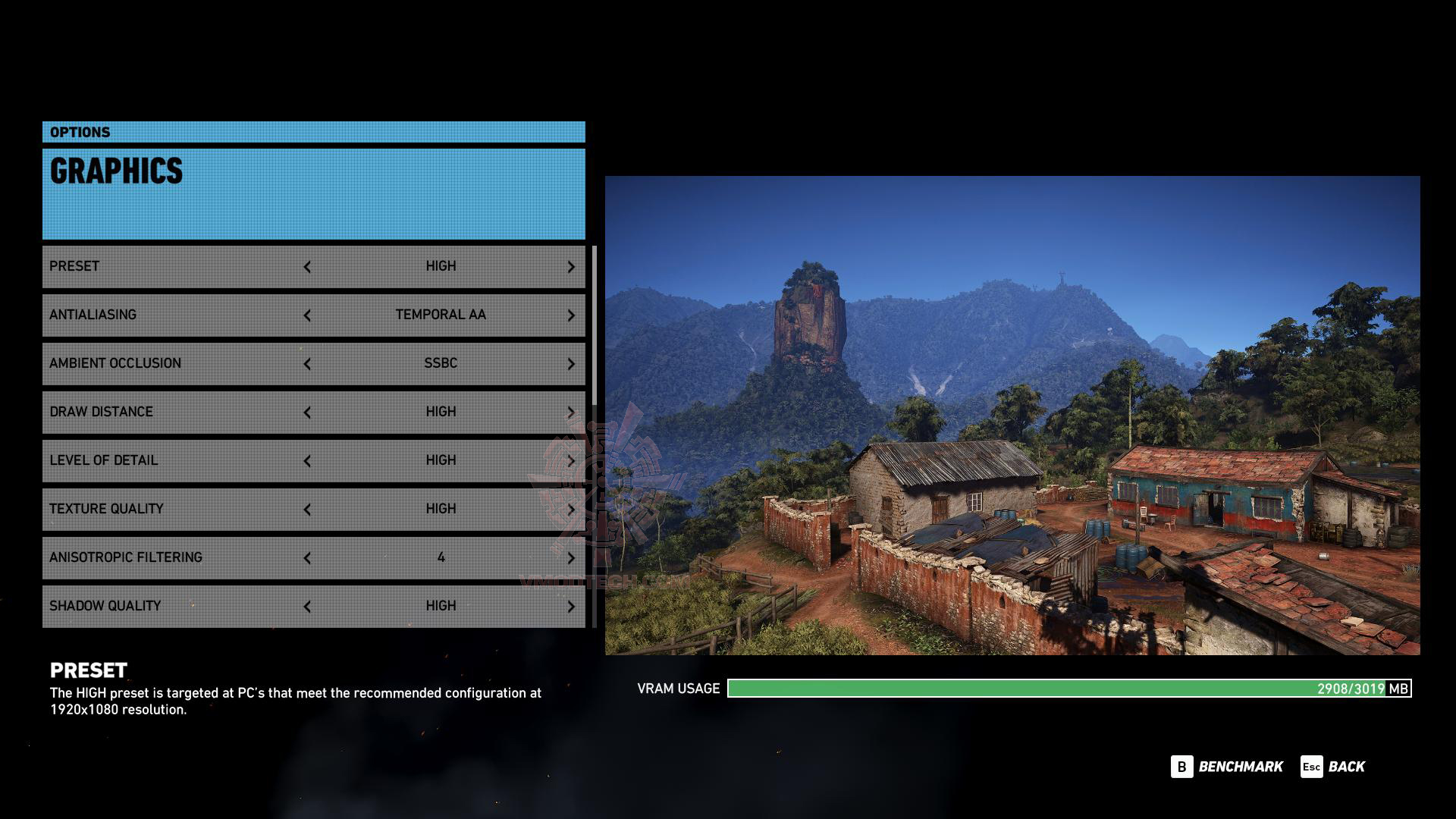
Task: Select the Shadow Quality row label
Action: point(105,606)
